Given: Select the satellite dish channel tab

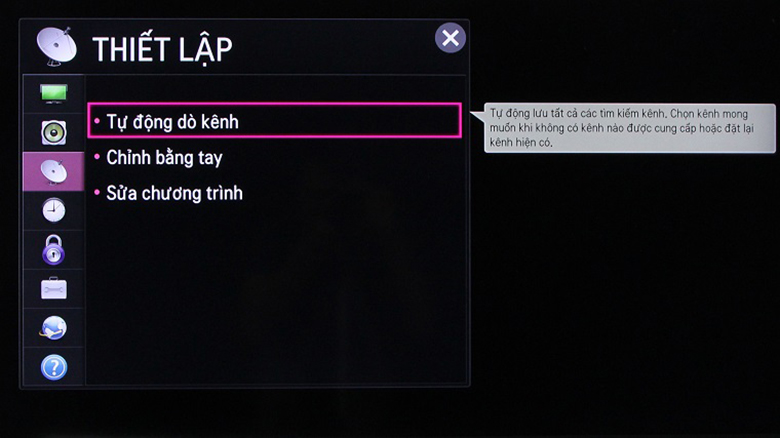Looking at the screenshot, I should pyautogui.click(x=53, y=171).
